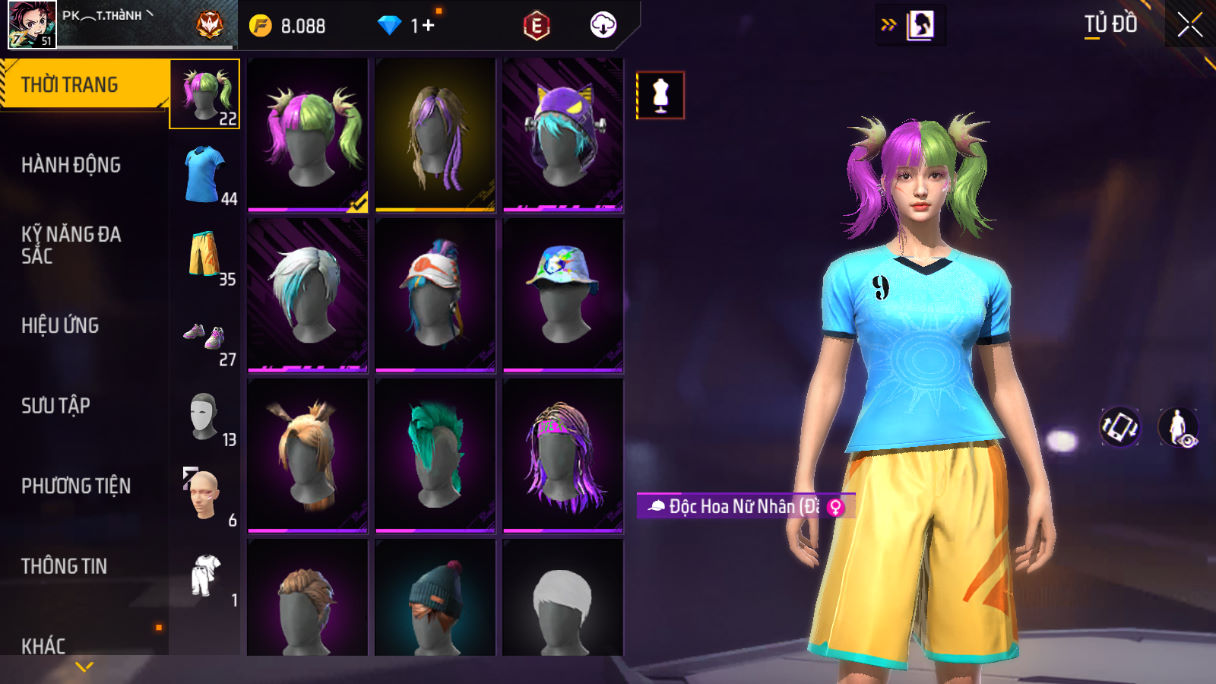This screenshot has height=684, width=1216.
Task: Pick the colorful bucket hat
Action: pos(563,294)
